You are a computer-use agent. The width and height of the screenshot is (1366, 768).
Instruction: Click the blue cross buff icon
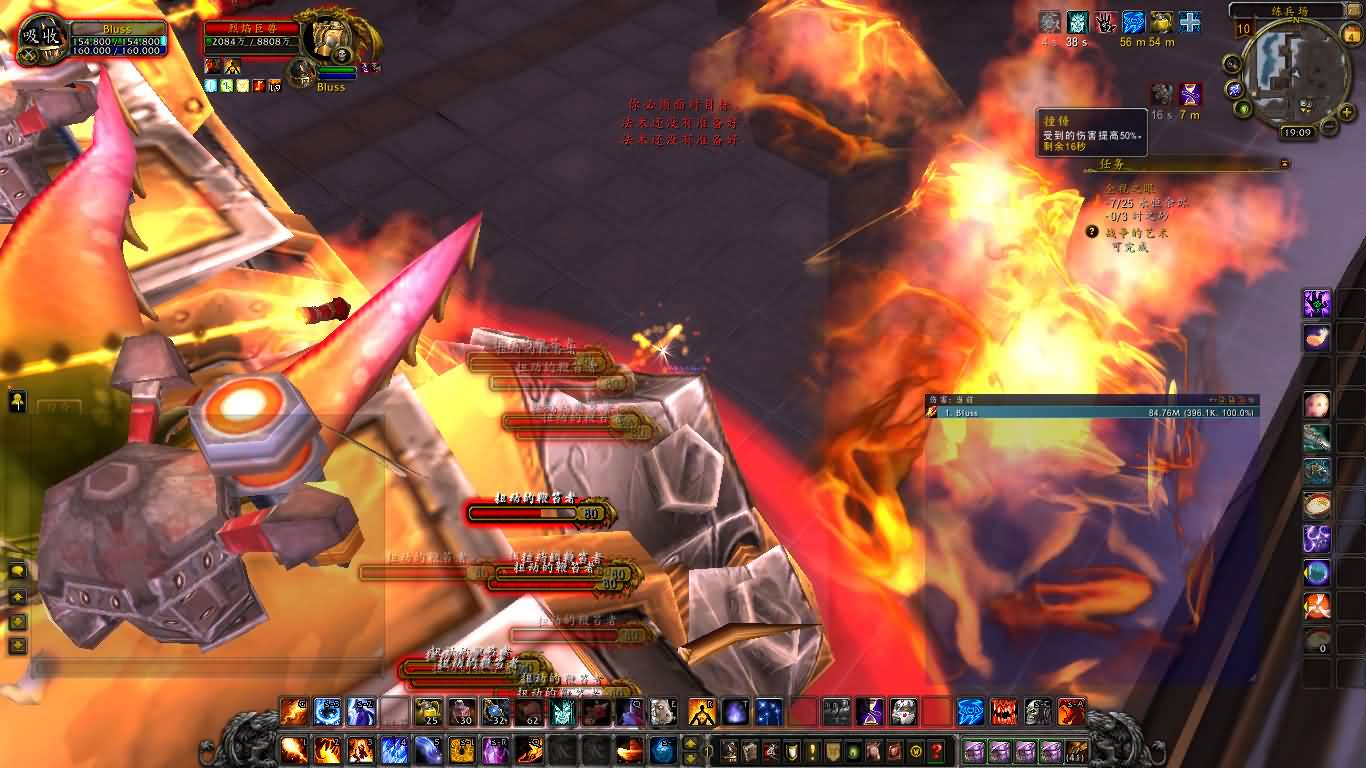pyautogui.click(x=1190, y=22)
